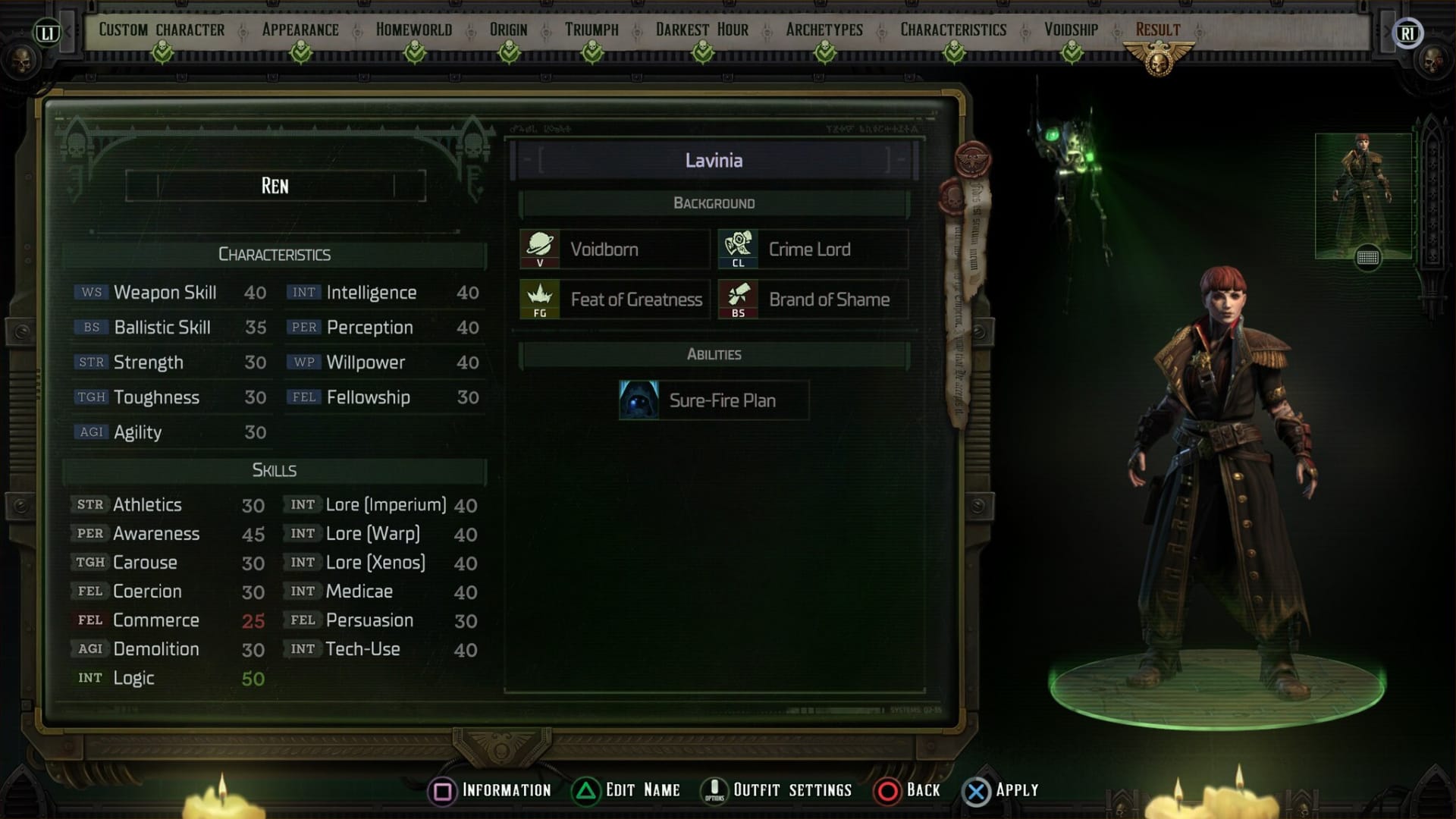This screenshot has height=819, width=1456.
Task: Select the Voidborn background icon
Action: click(x=540, y=249)
